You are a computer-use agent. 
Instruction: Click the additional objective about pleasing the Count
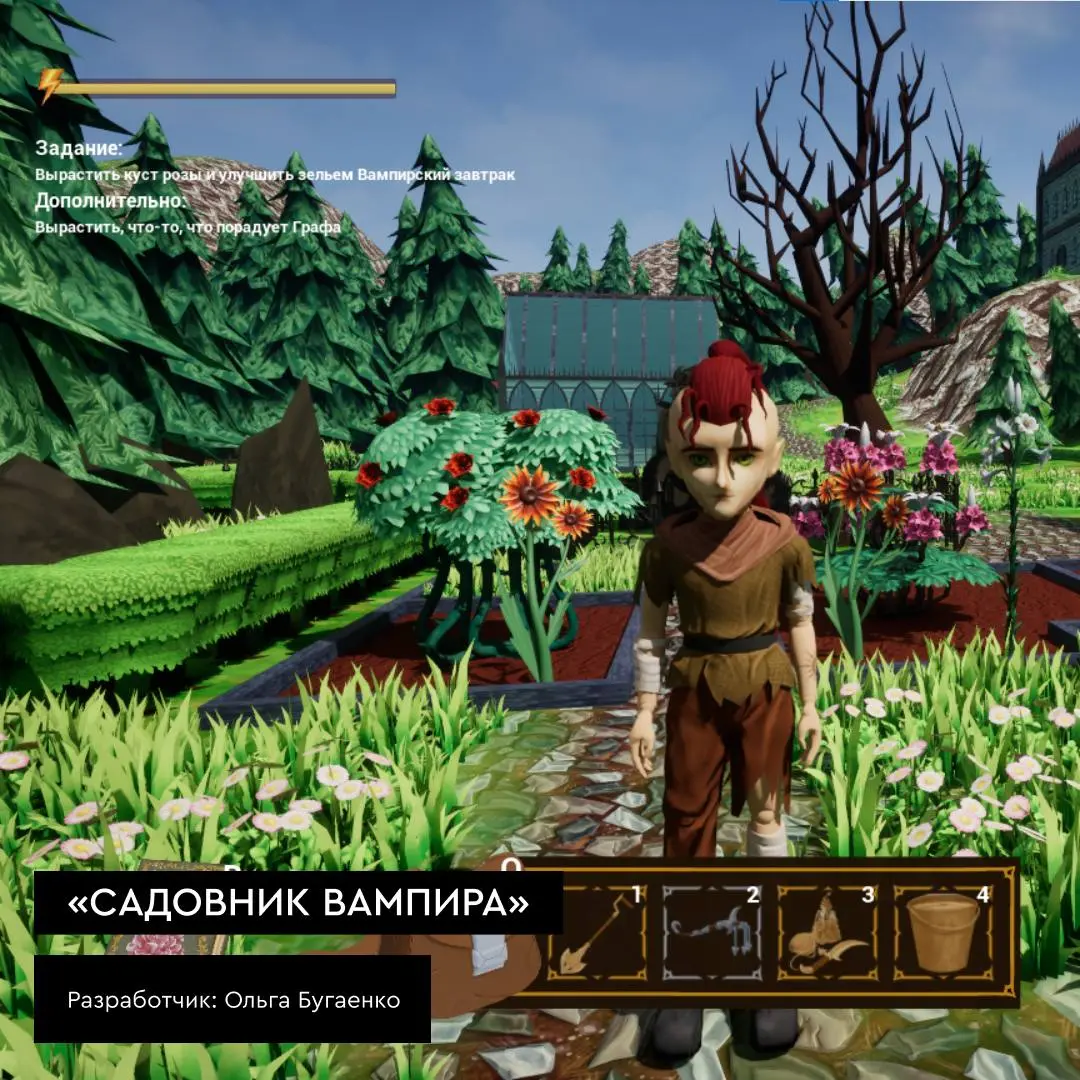pyautogui.click(x=188, y=227)
